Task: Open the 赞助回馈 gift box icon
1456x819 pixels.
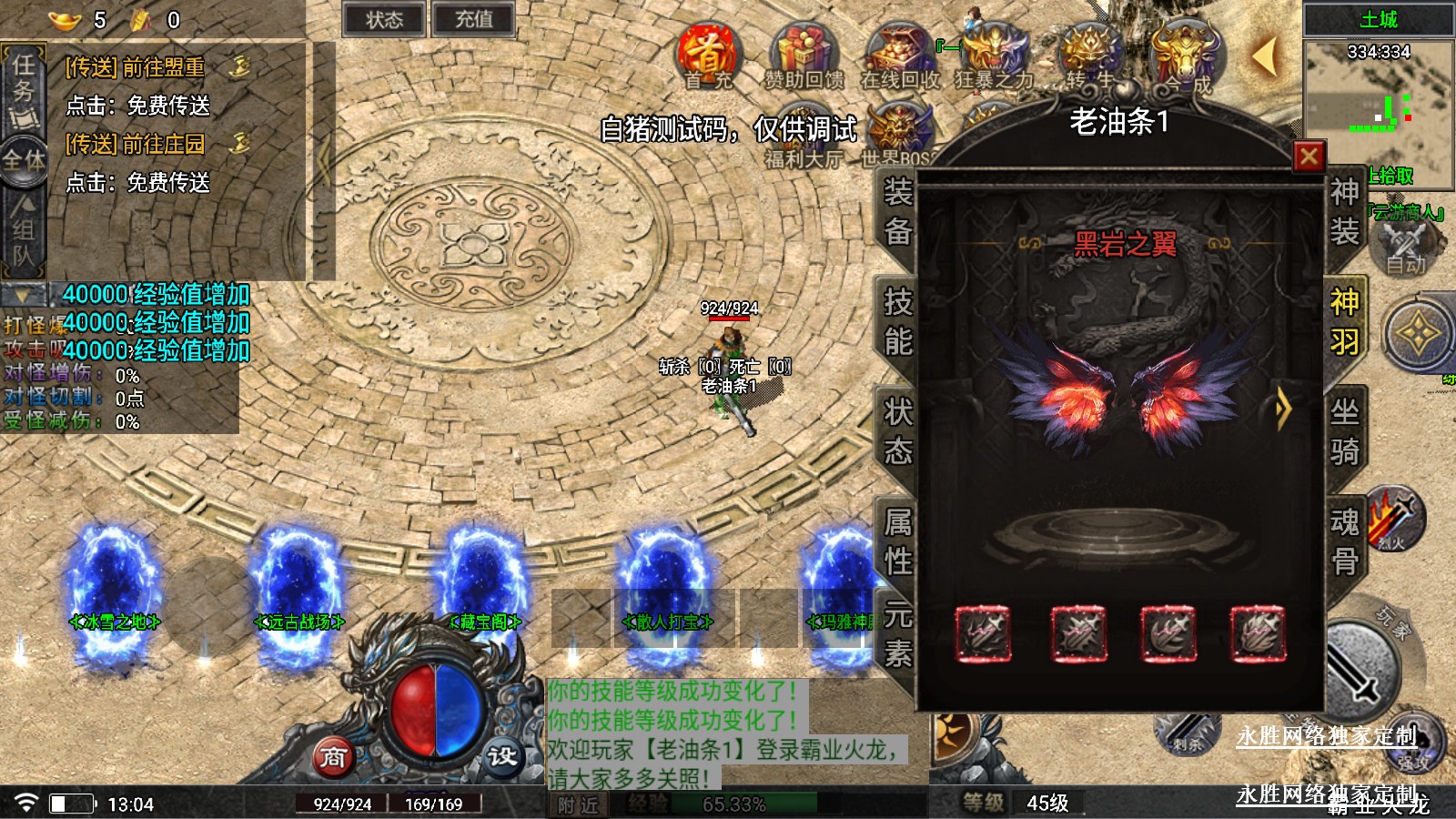Action: [x=803, y=56]
